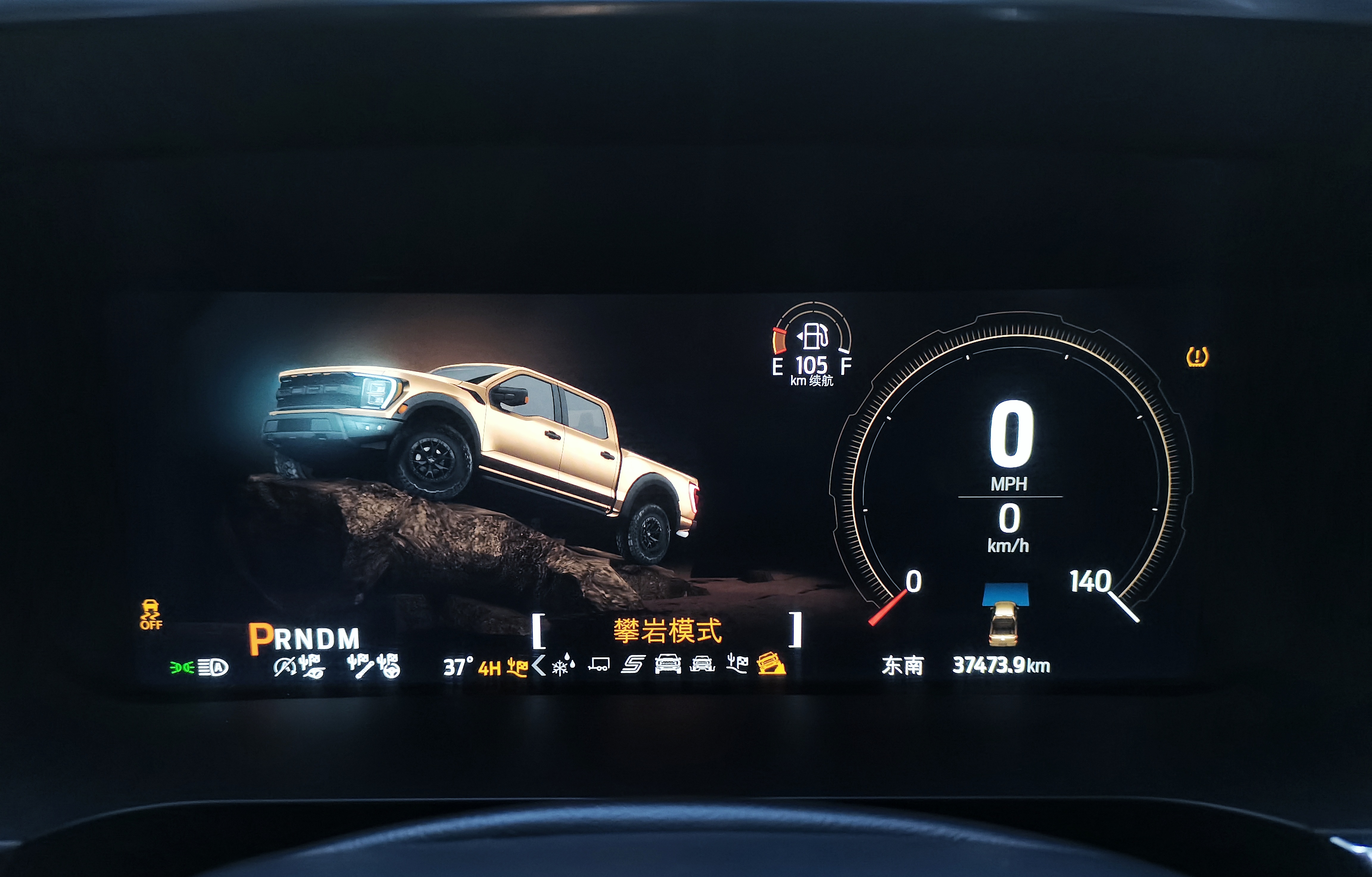Select the Tow/Haul trailer icon
1372x877 pixels.
tap(599, 664)
